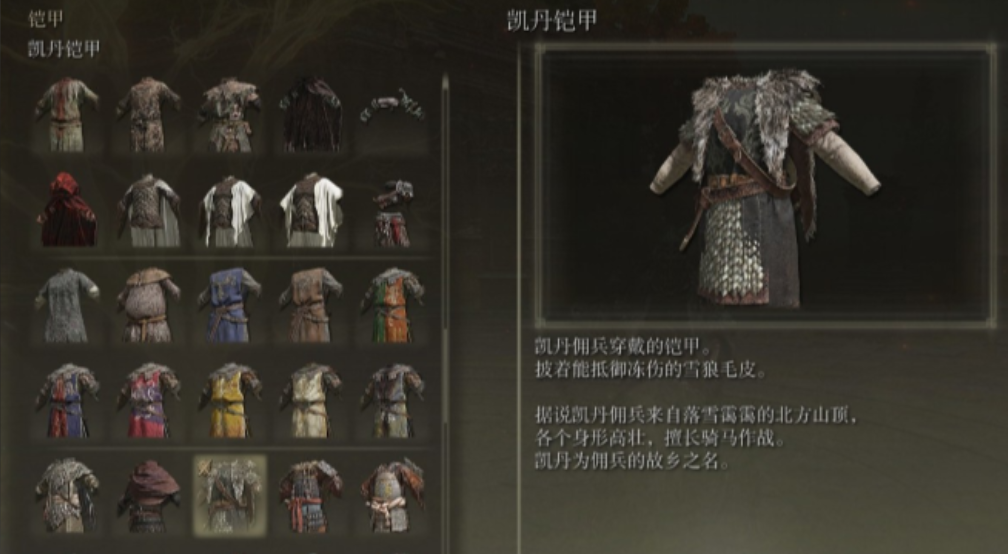Select the armor with brown hooded cowl
Viewport: 1008px width, 554px height.
tap(148, 494)
